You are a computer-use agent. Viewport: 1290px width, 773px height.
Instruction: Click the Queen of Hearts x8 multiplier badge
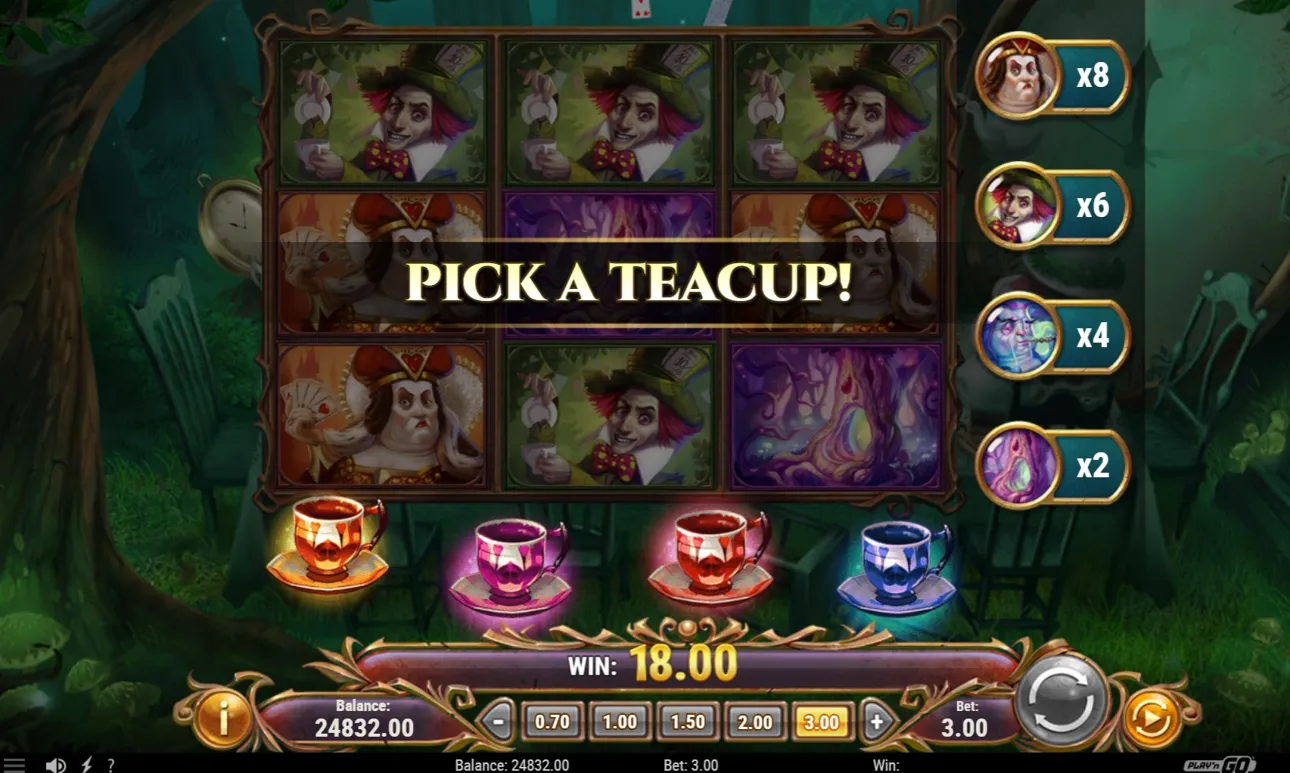point(1052,77)
